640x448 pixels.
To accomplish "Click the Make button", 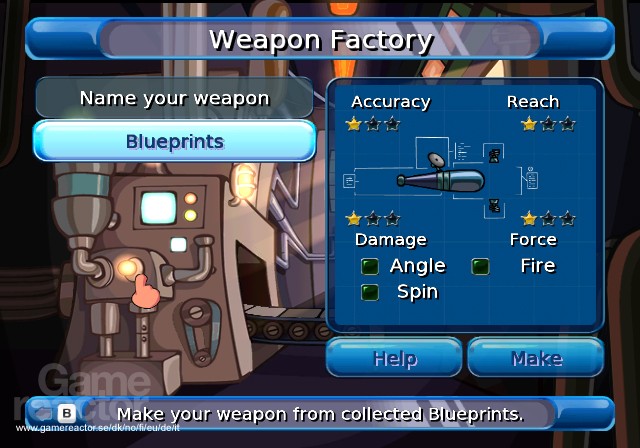I will click(x=536, y=358).
